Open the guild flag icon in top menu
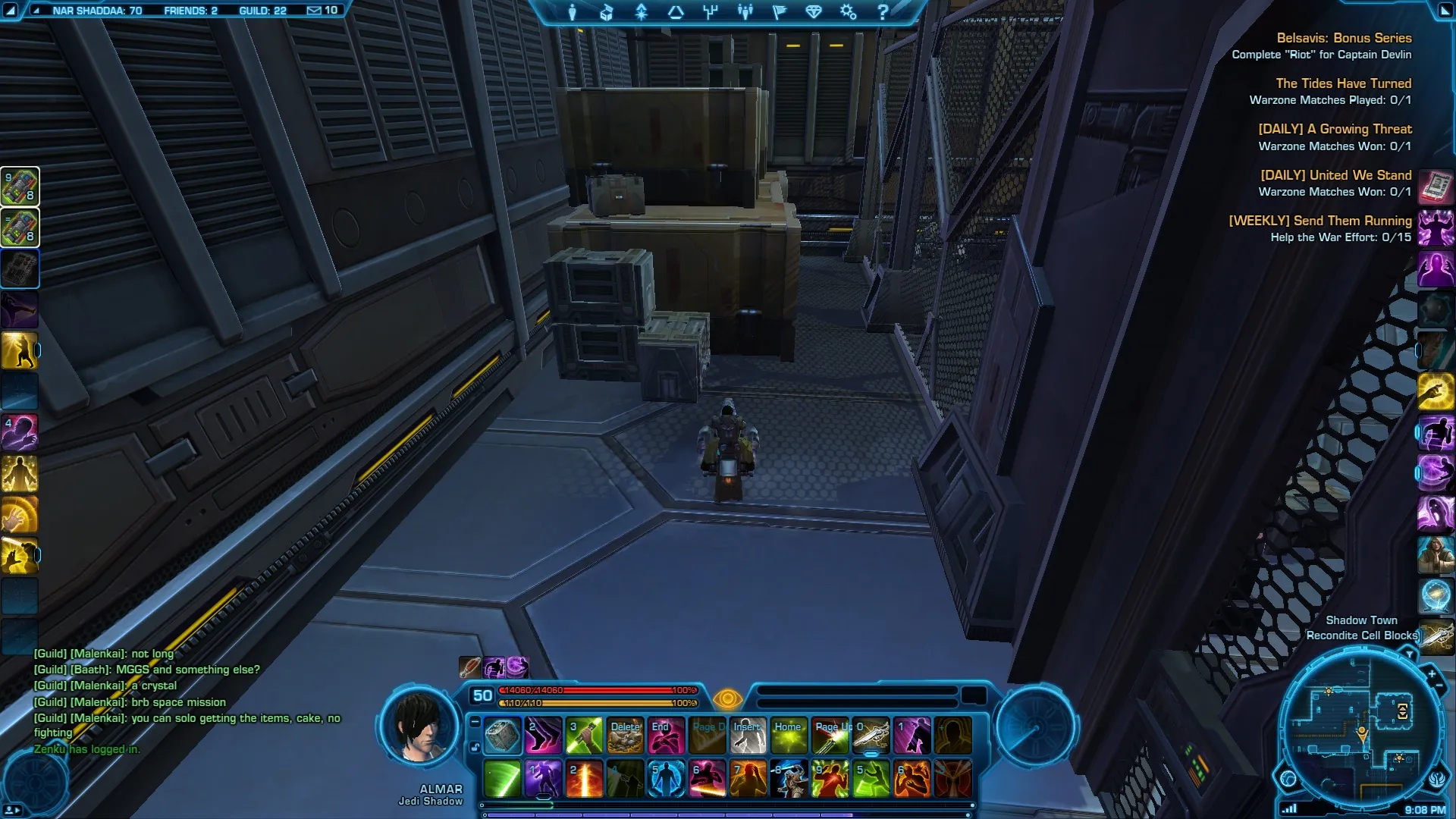Screen dimensions: 1456x819 coord(780,12)
